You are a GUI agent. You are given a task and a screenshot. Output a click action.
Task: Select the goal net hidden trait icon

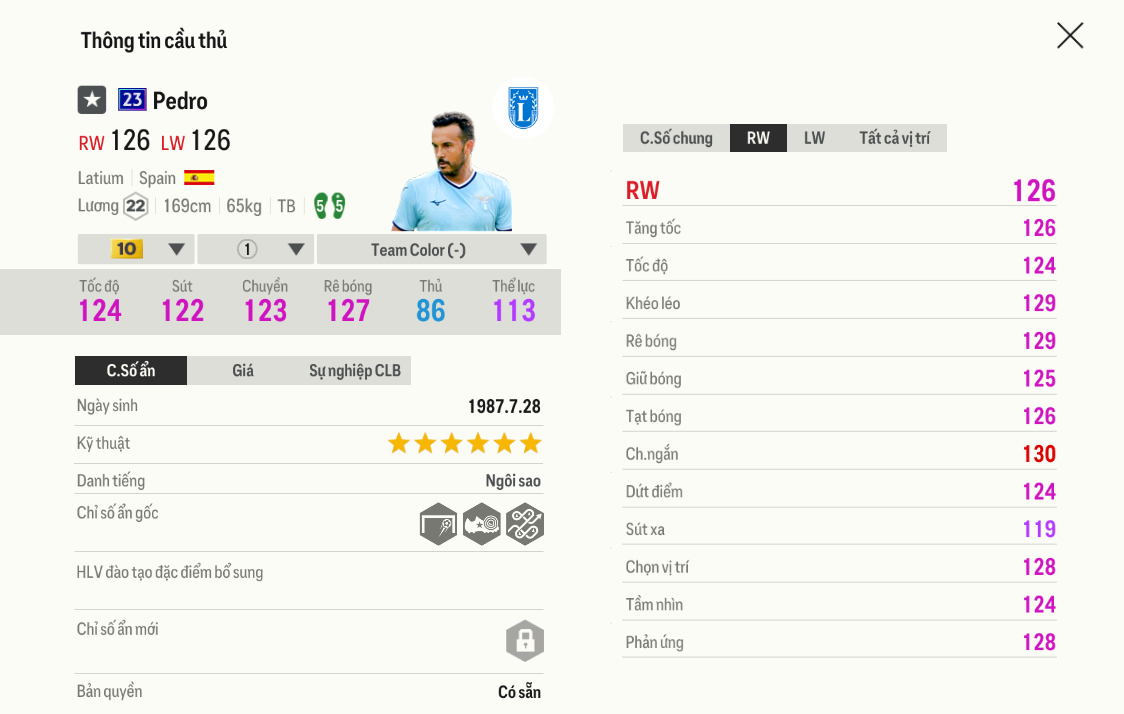(439, 524)
